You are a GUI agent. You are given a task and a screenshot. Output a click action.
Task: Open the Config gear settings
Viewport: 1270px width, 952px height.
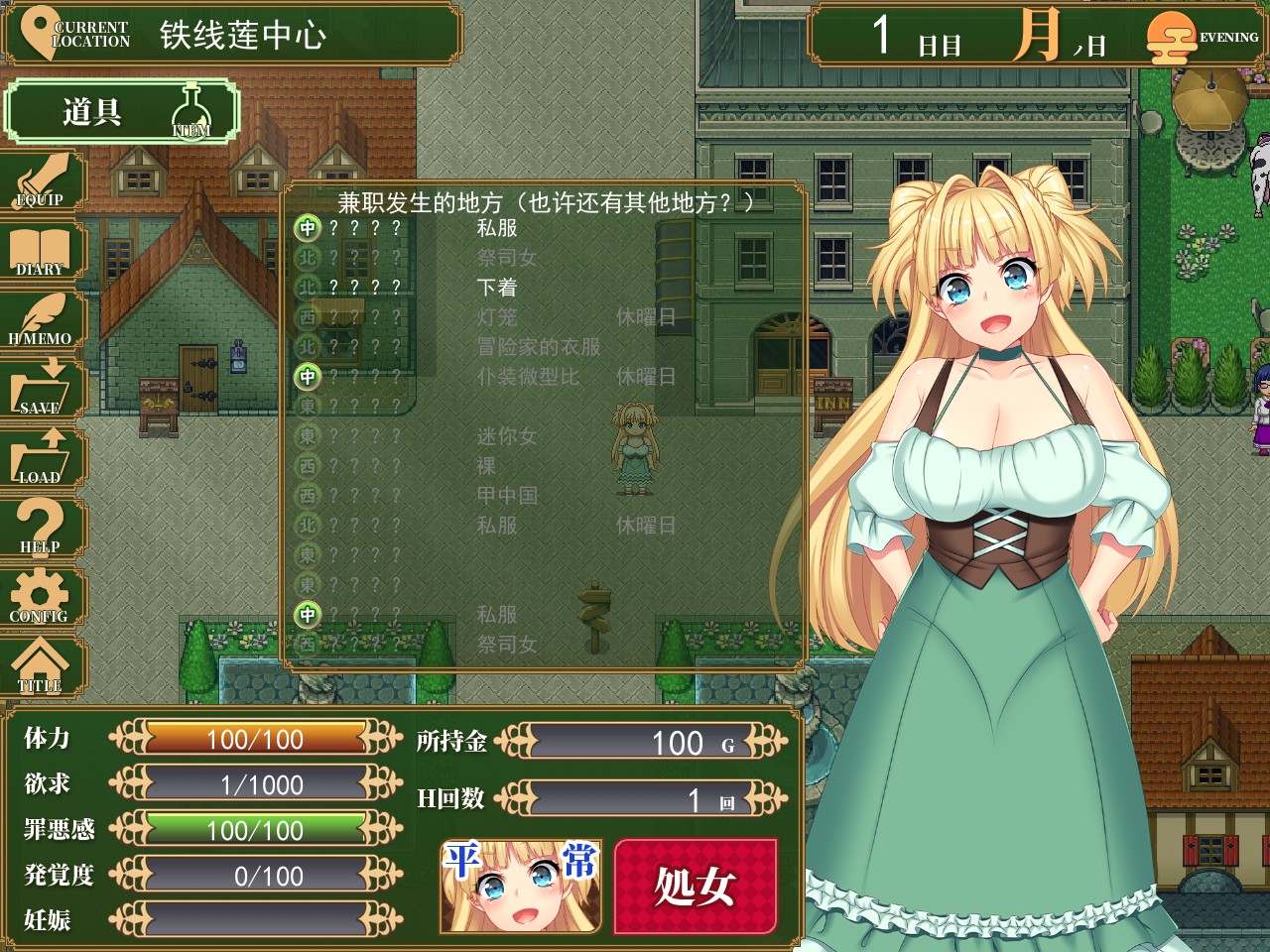tap(42, 599)
